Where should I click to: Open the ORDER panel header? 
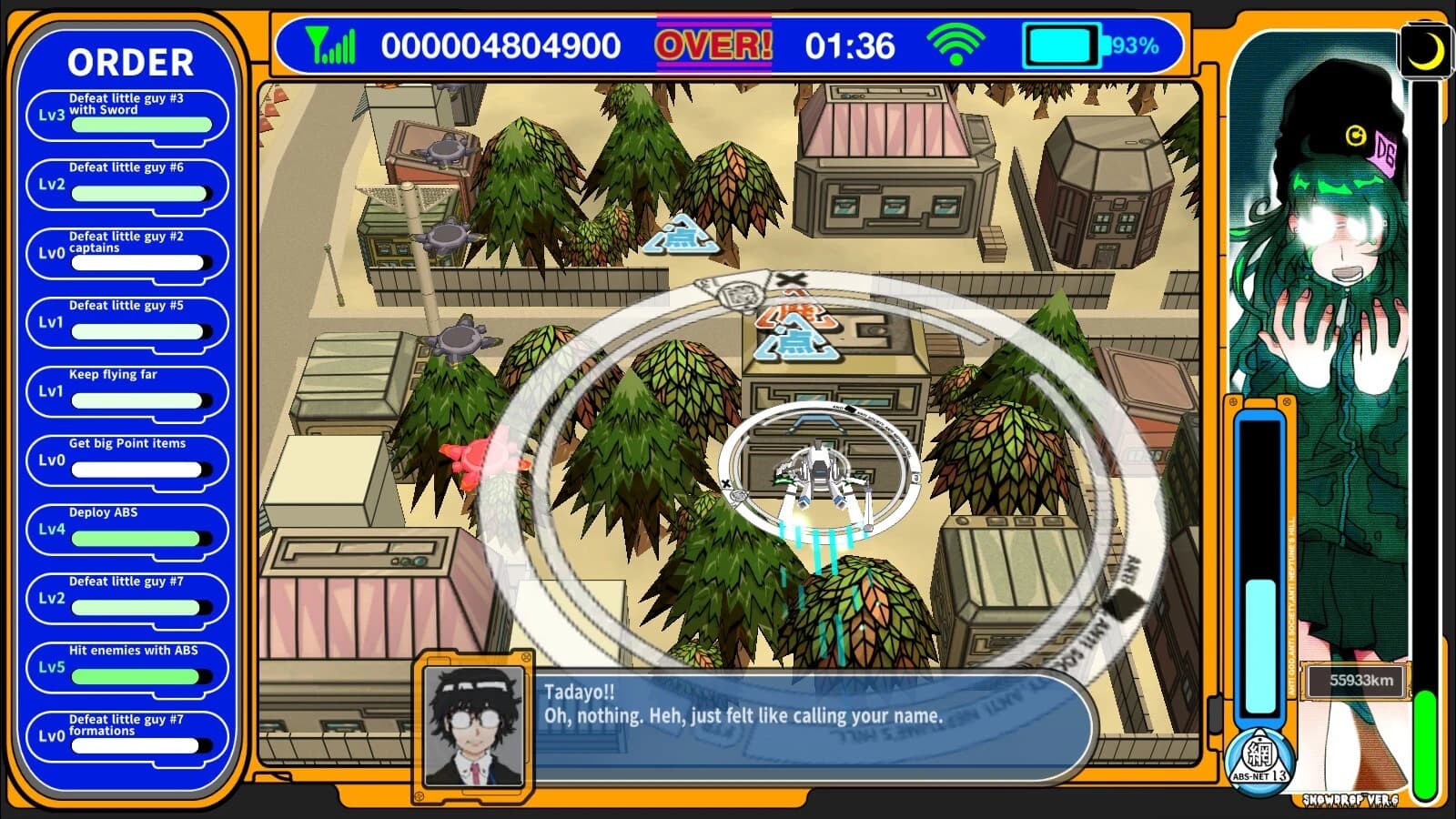pyautogui.click(x=130, y=63)
